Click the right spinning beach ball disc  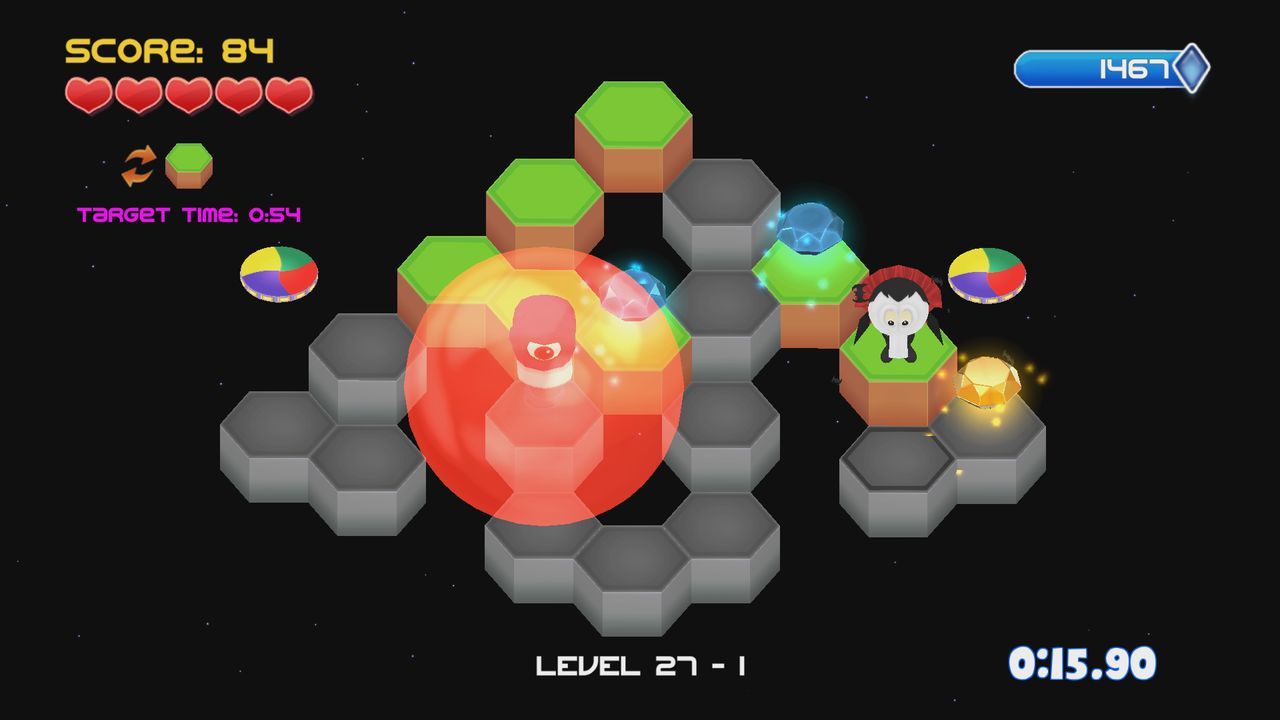point(985,275)
